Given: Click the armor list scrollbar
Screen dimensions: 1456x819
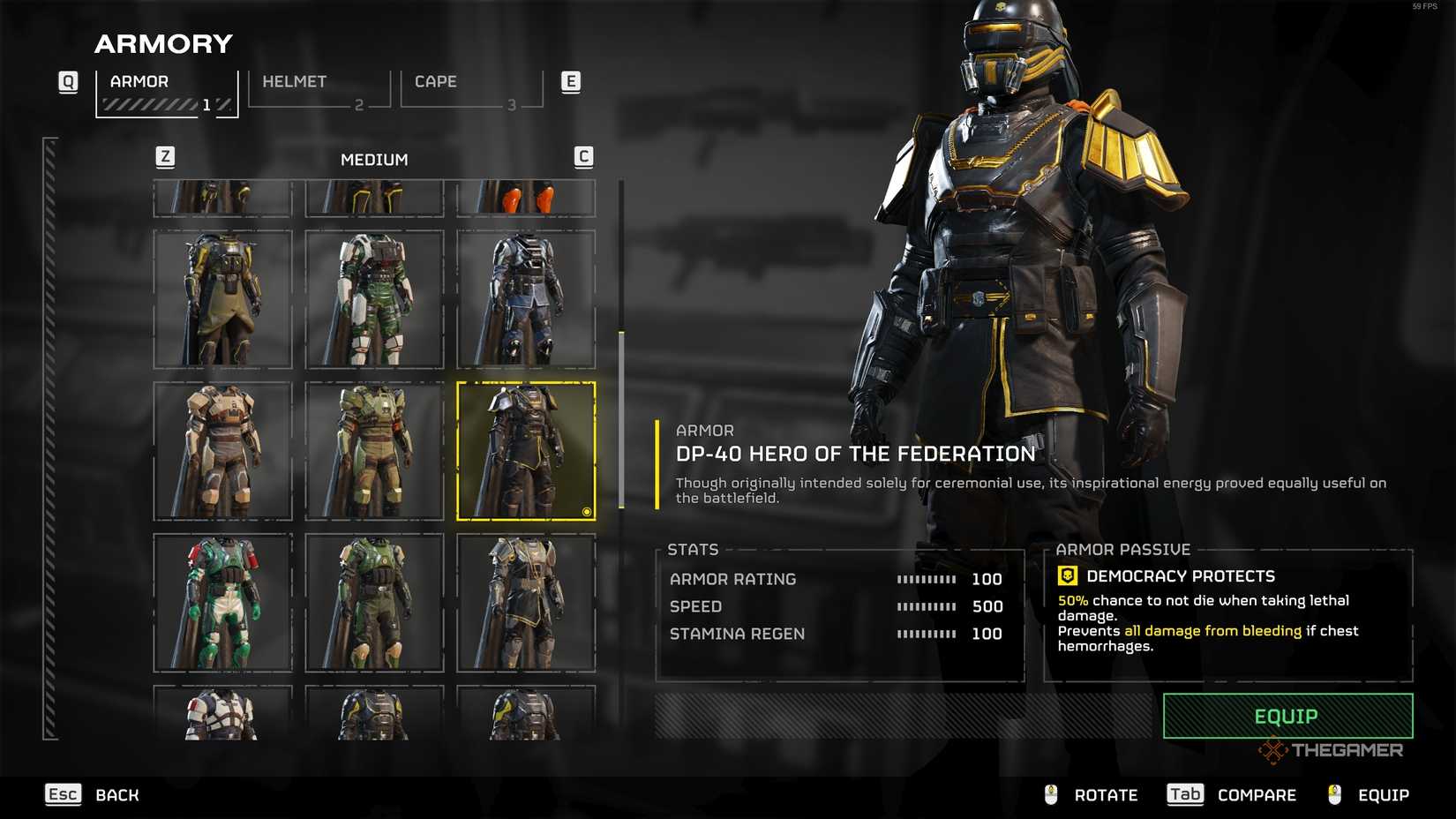Looking at the screenshot, I should pos(621,420).
